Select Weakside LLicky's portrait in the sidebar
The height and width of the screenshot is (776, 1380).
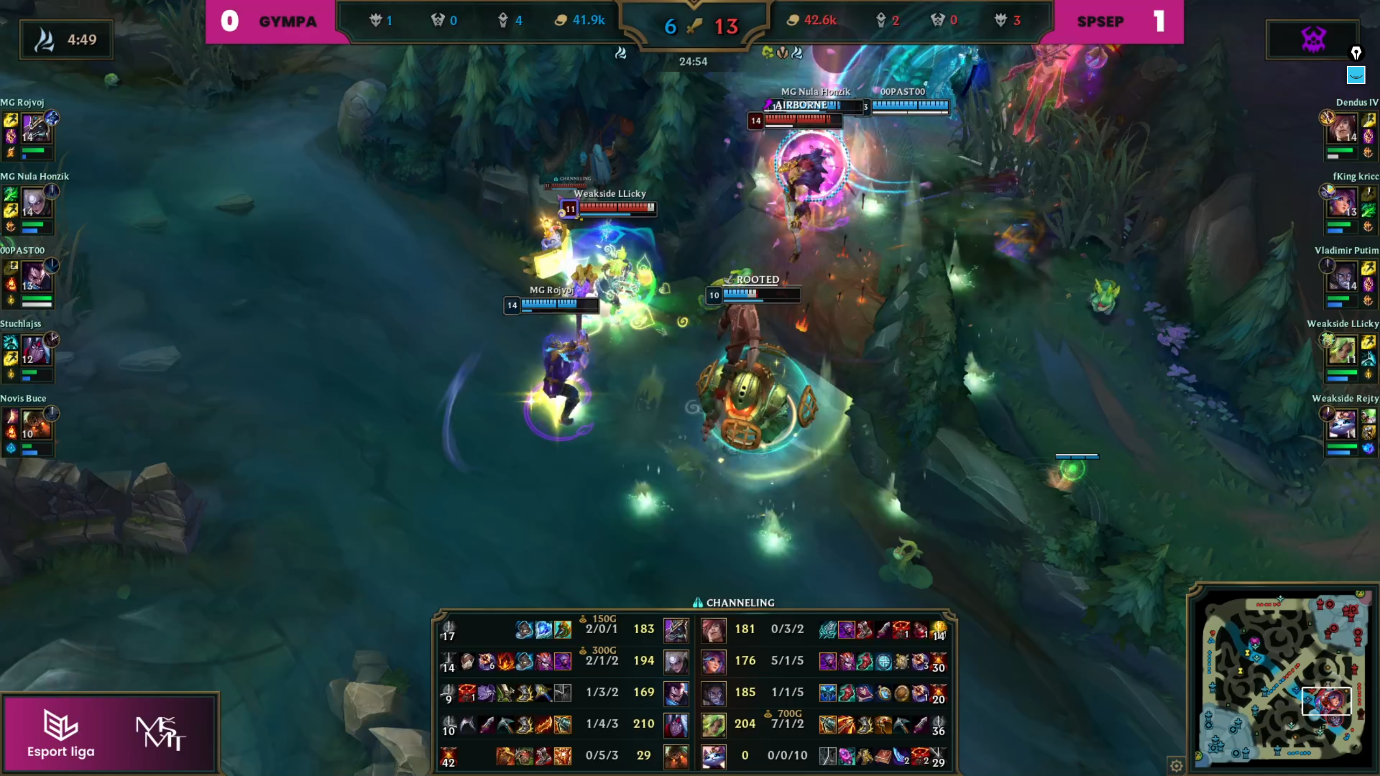[1342, 350]
